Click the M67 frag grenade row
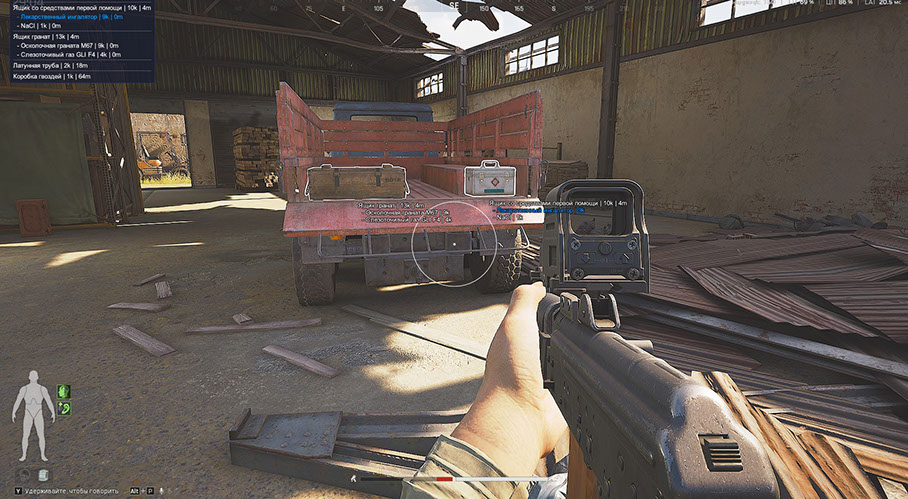The height and width of the screenshot is (499, 908). (72, 45)
